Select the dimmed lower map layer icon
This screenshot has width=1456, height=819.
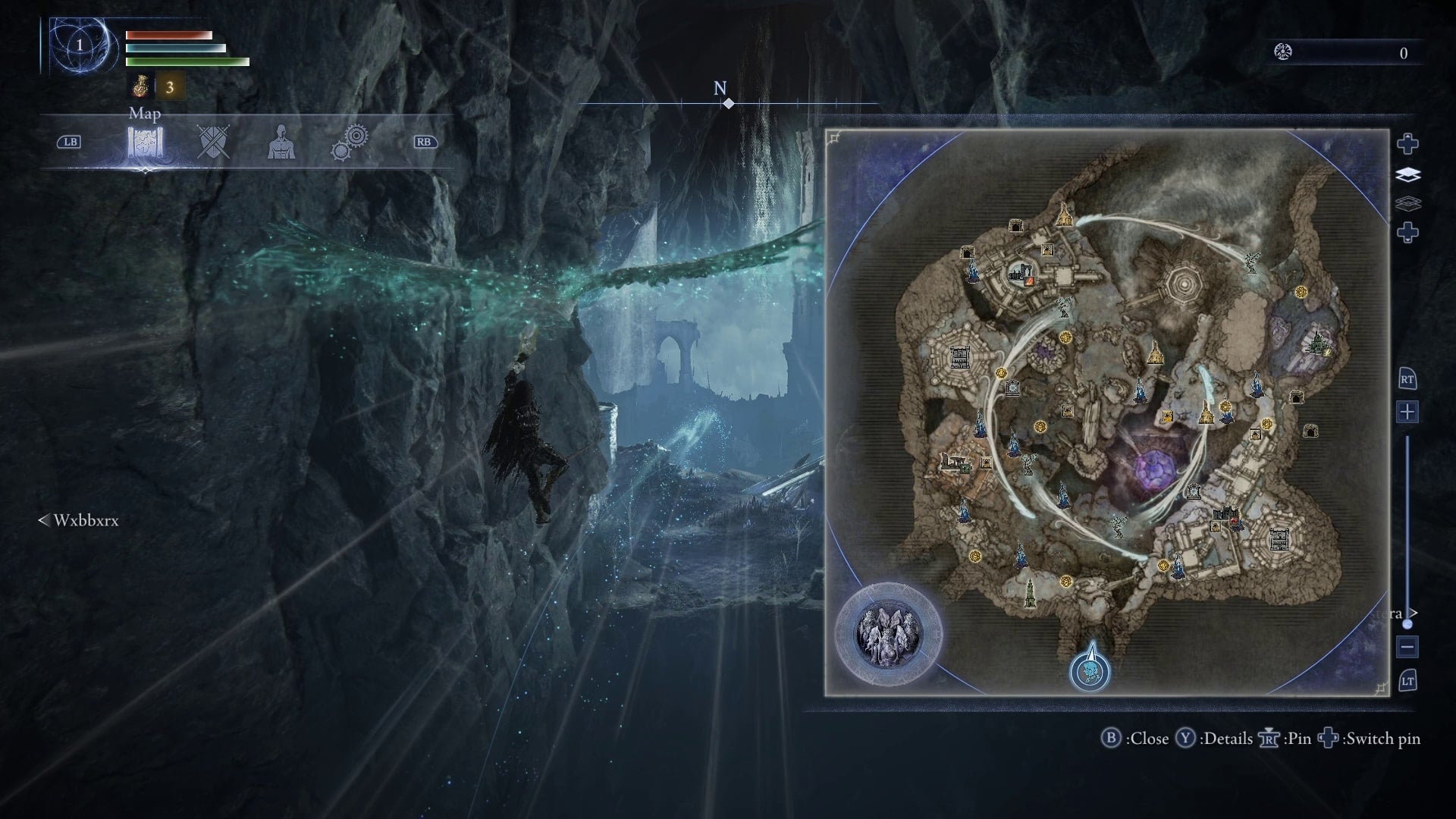tap(1407, 203)
